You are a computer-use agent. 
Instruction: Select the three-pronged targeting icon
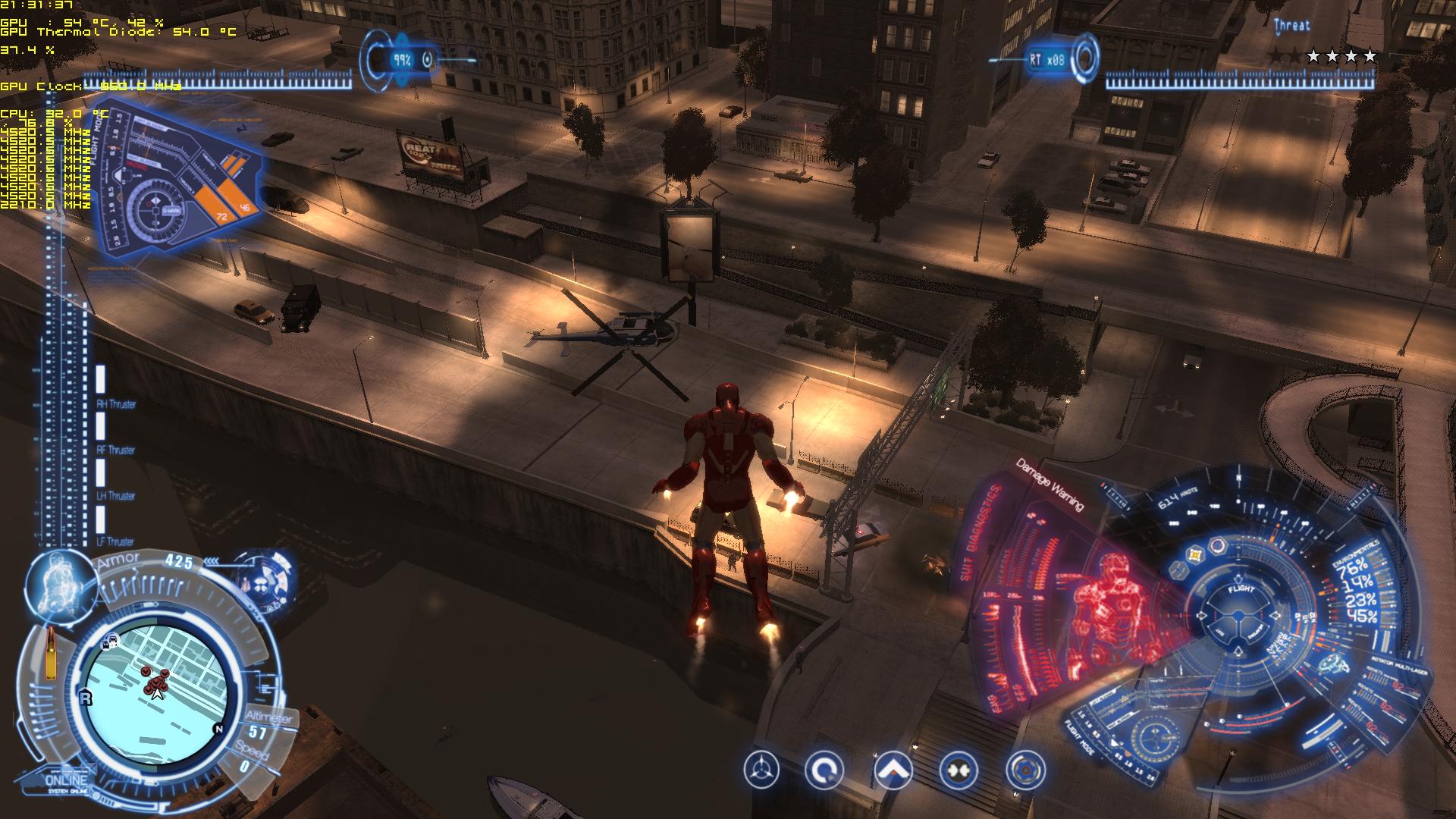tap(761, 771)
